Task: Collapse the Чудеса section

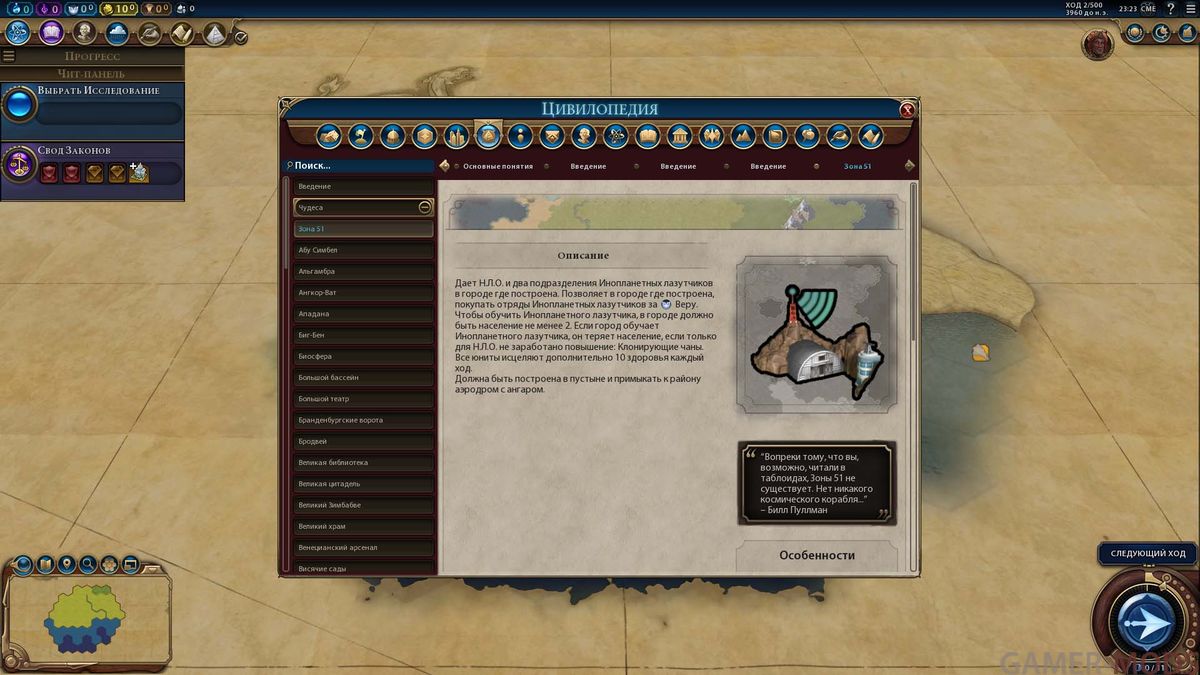Action: pyautogui.click(x=424, y=208)
